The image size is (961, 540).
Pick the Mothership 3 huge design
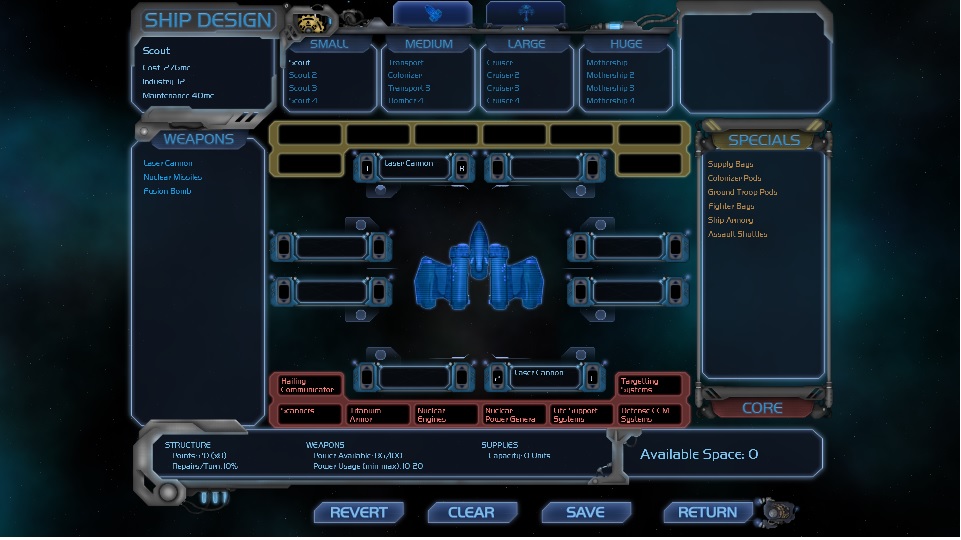click(x=610, y=88)
